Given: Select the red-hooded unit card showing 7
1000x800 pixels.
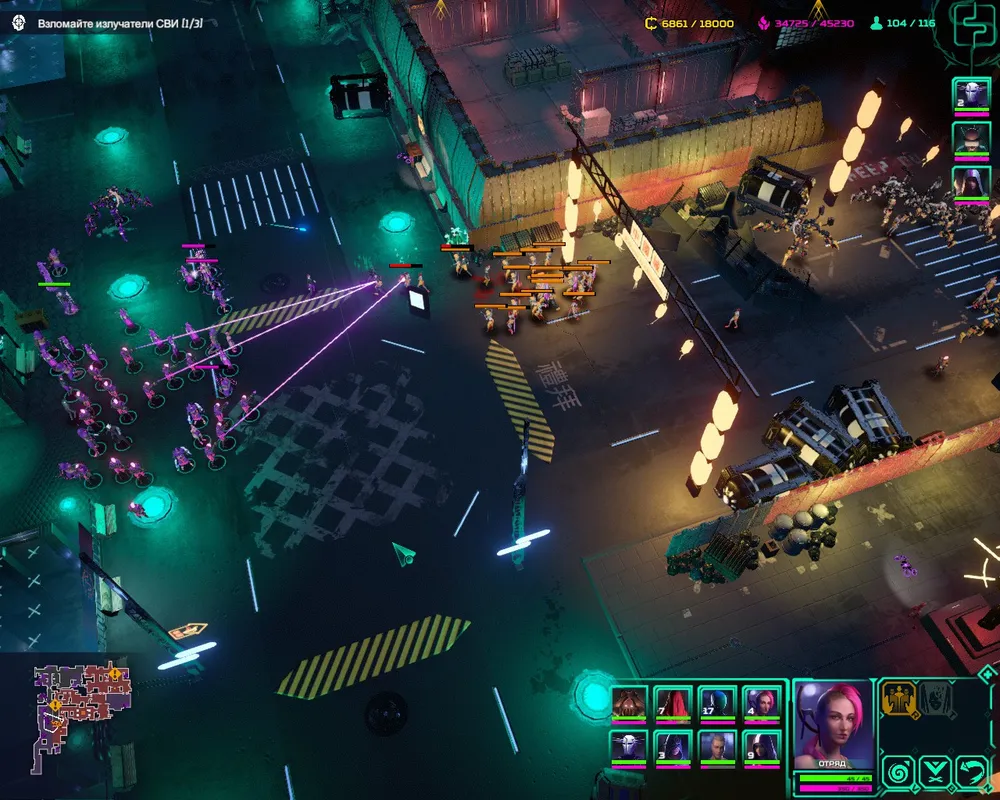Looking at the screenshot, I should tap(673, 702).
